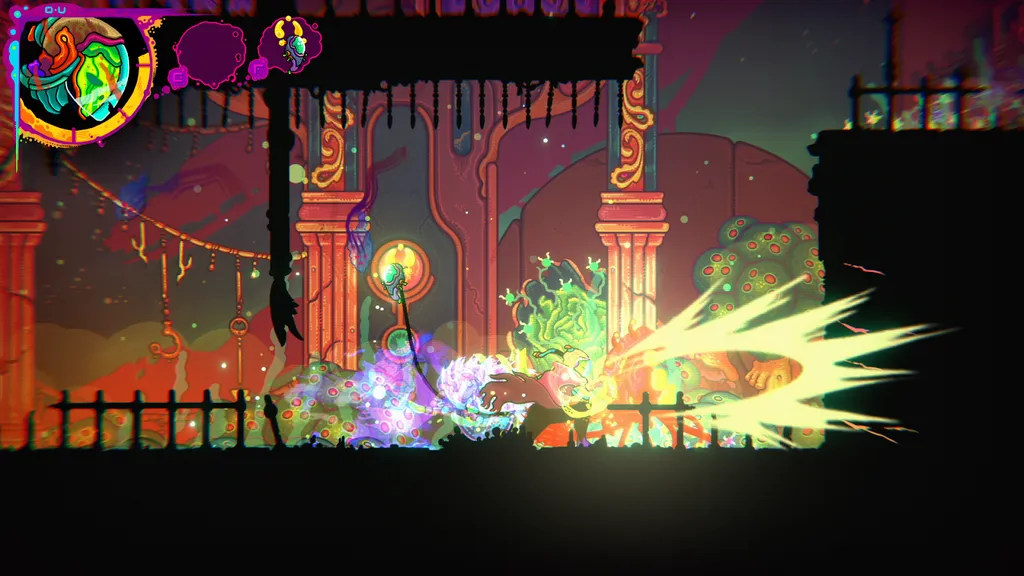Select the empty purple item bubble
This screenshot has width=1024, height=576.
point(209,49)
